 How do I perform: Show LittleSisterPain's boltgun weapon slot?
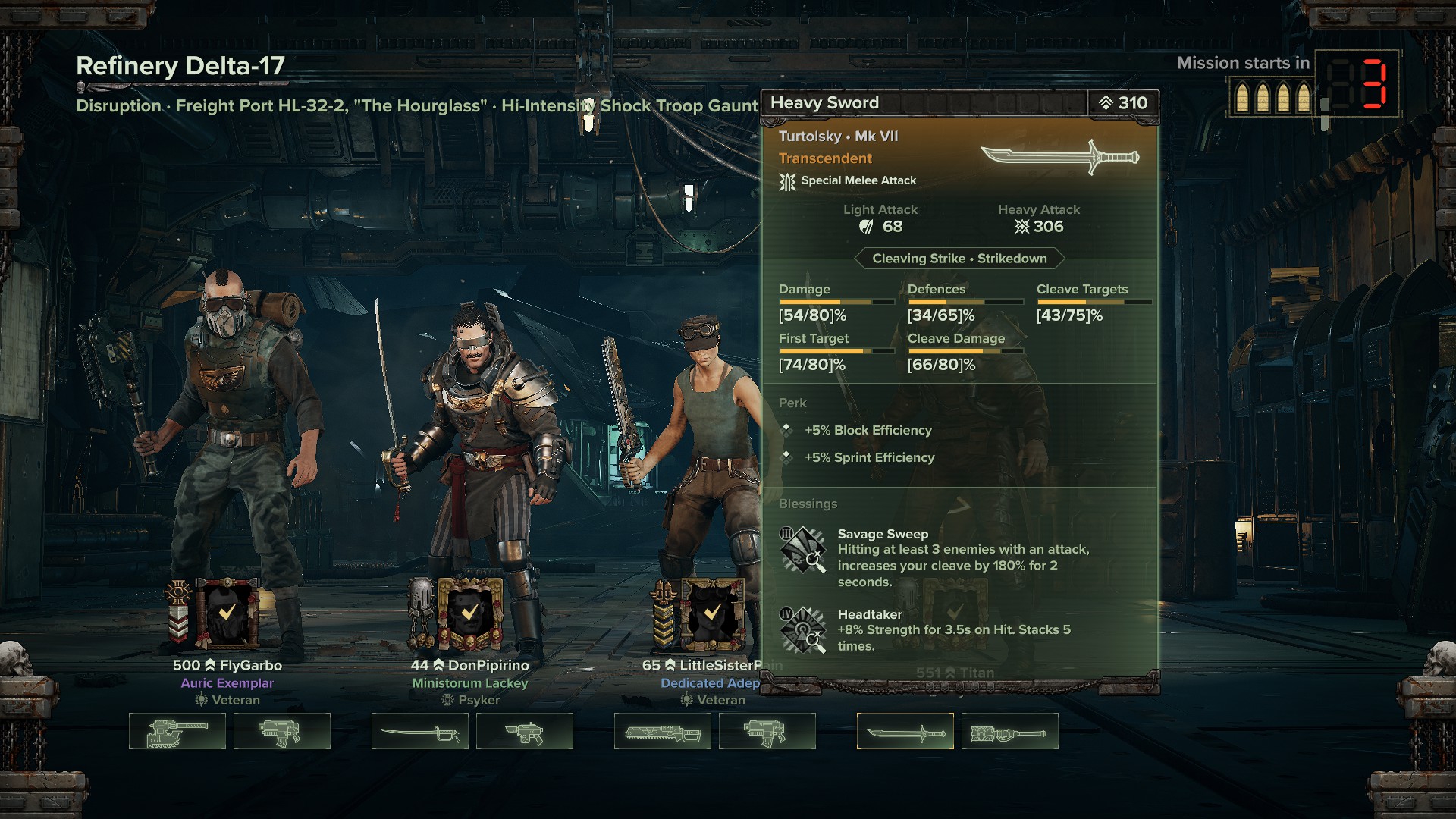tap(767, 731)
